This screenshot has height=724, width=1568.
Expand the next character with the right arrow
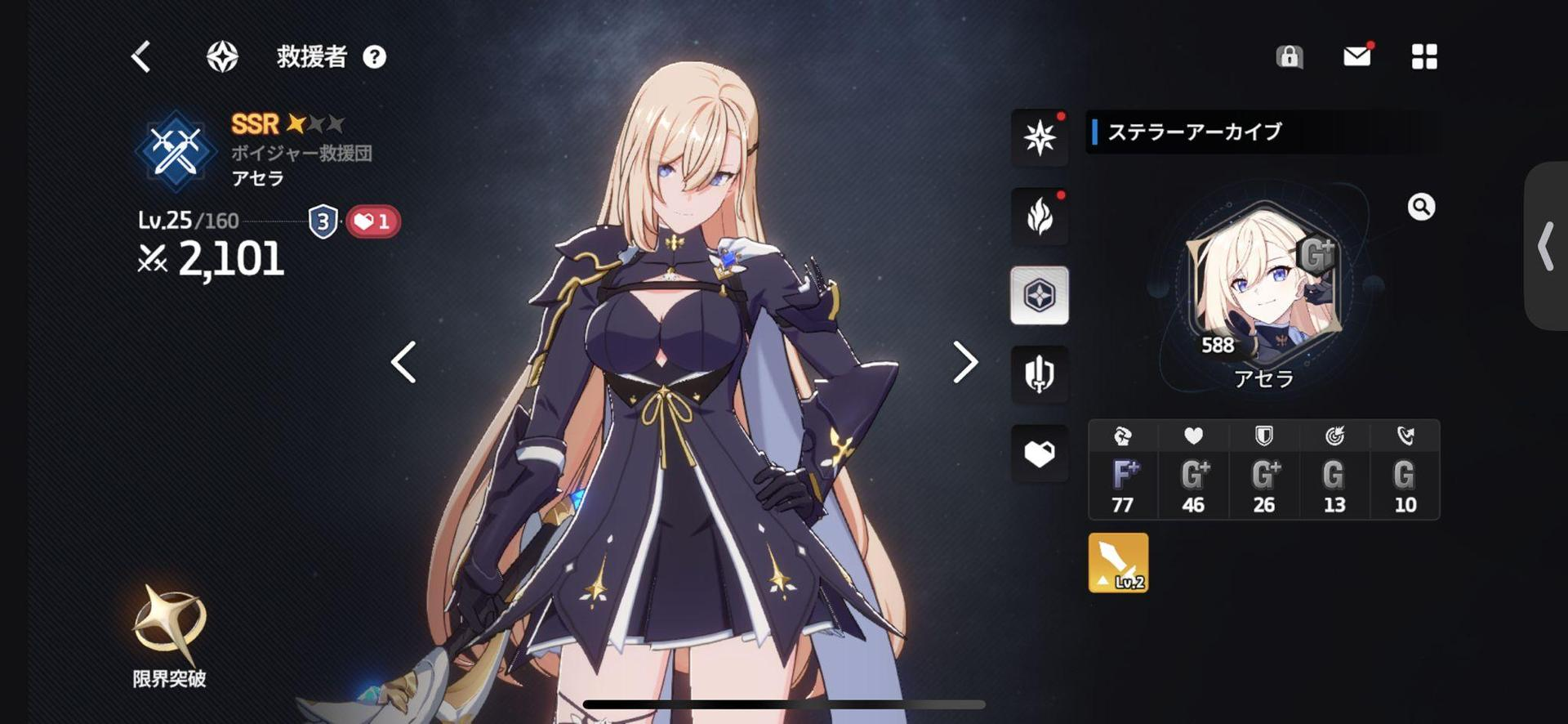click(966, 361)
